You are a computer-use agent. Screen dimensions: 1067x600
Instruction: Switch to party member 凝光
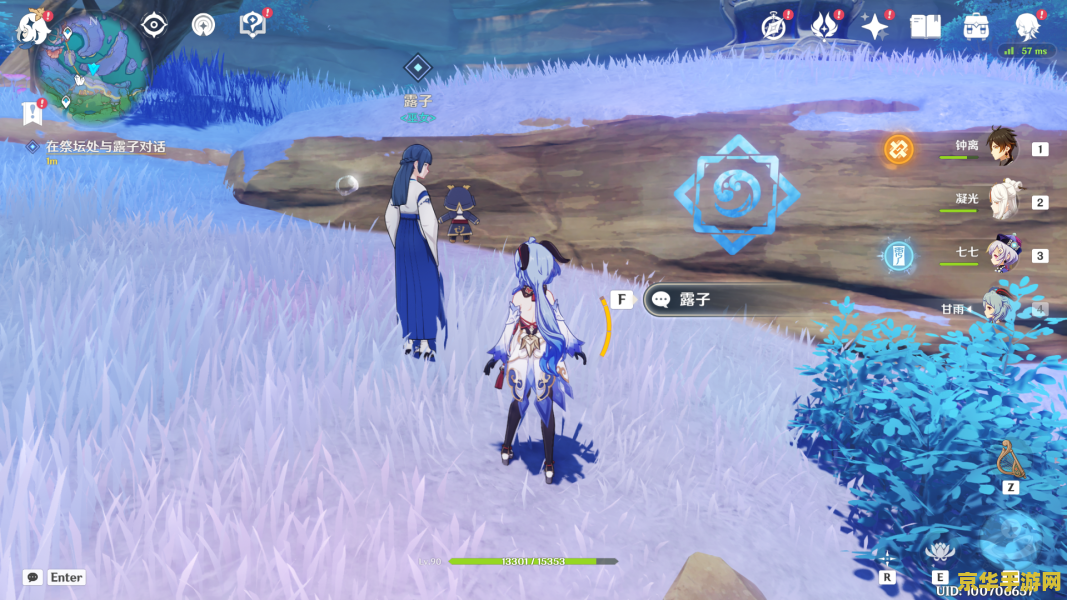click(1001, 200)
